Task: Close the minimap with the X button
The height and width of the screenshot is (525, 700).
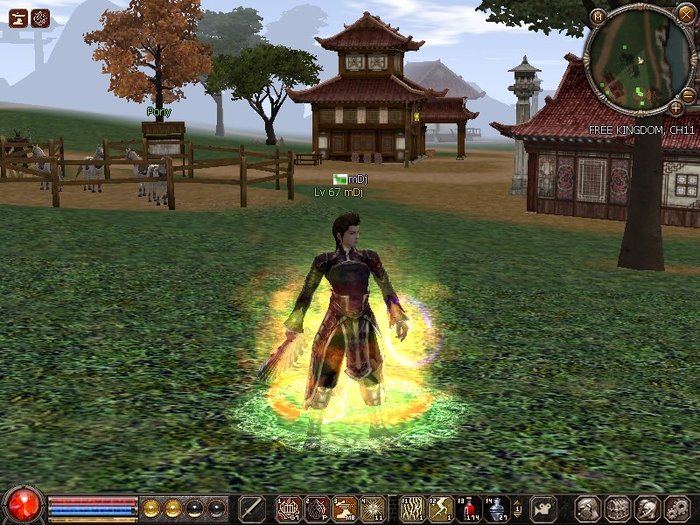Action: pos(684,14)
